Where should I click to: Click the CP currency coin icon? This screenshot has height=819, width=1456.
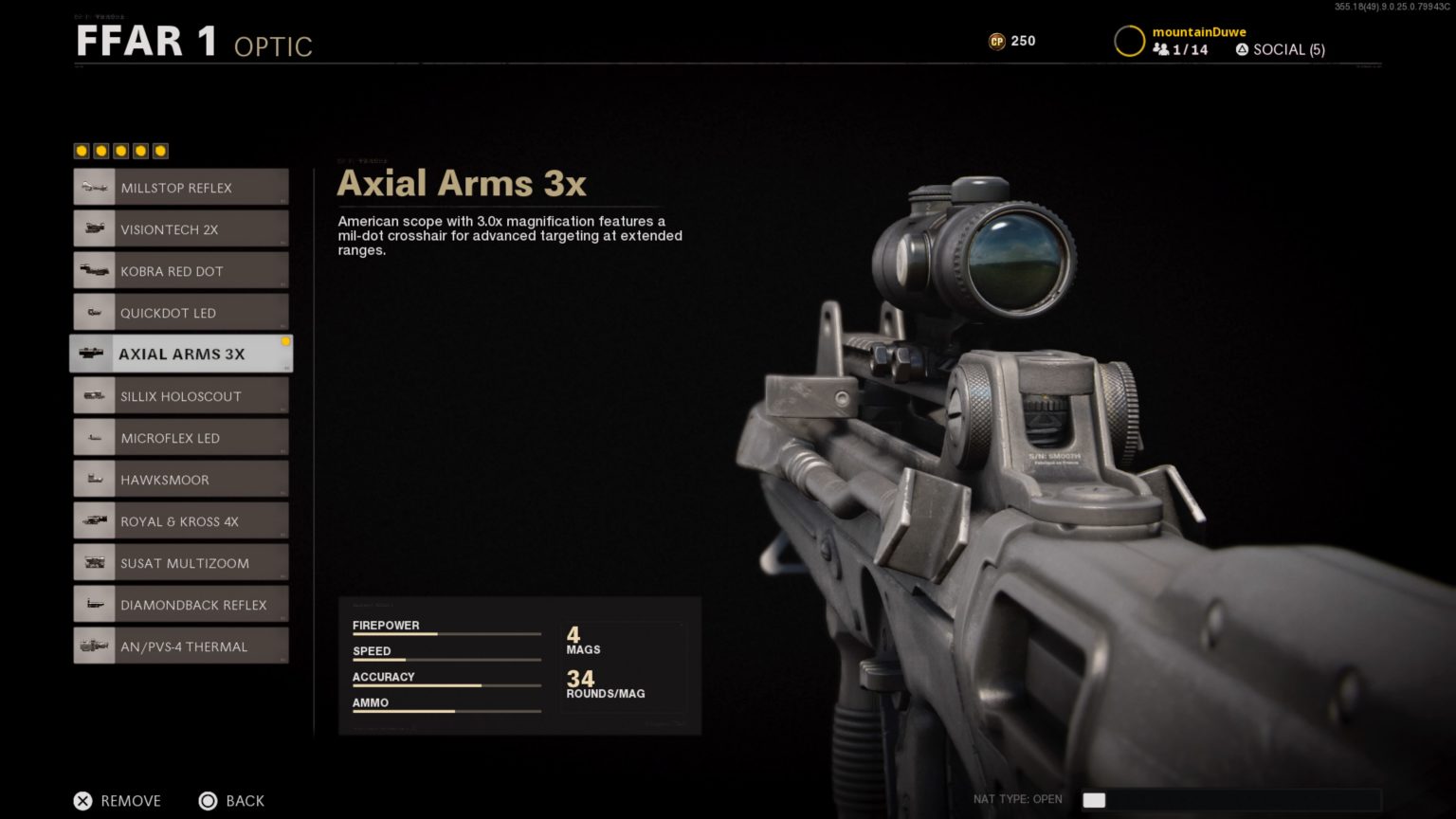[x=997, y=41]
